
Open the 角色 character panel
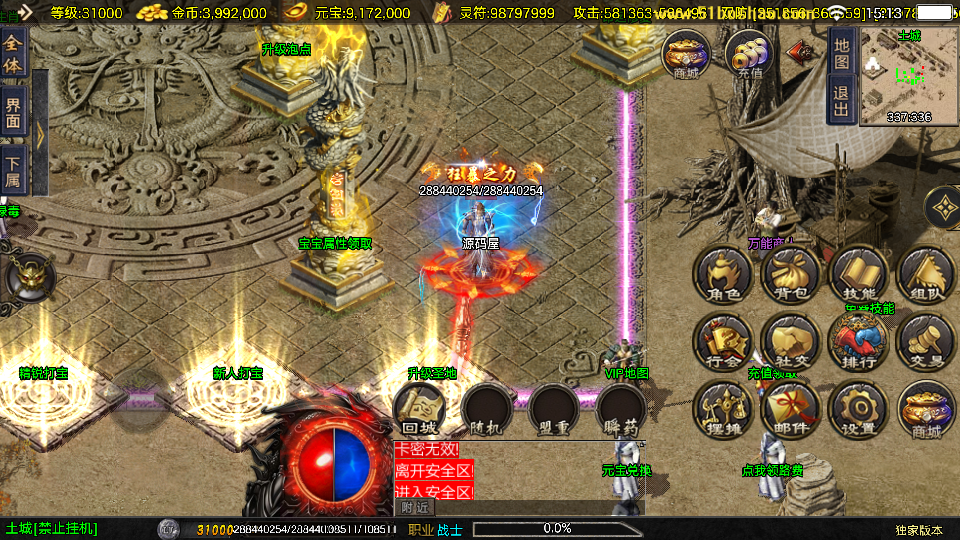[724, 276]
